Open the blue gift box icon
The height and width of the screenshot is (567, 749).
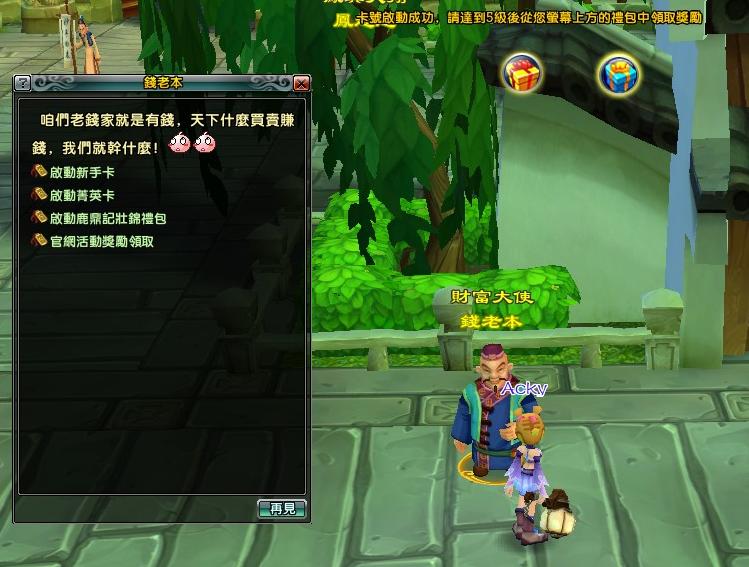(618, 74)
